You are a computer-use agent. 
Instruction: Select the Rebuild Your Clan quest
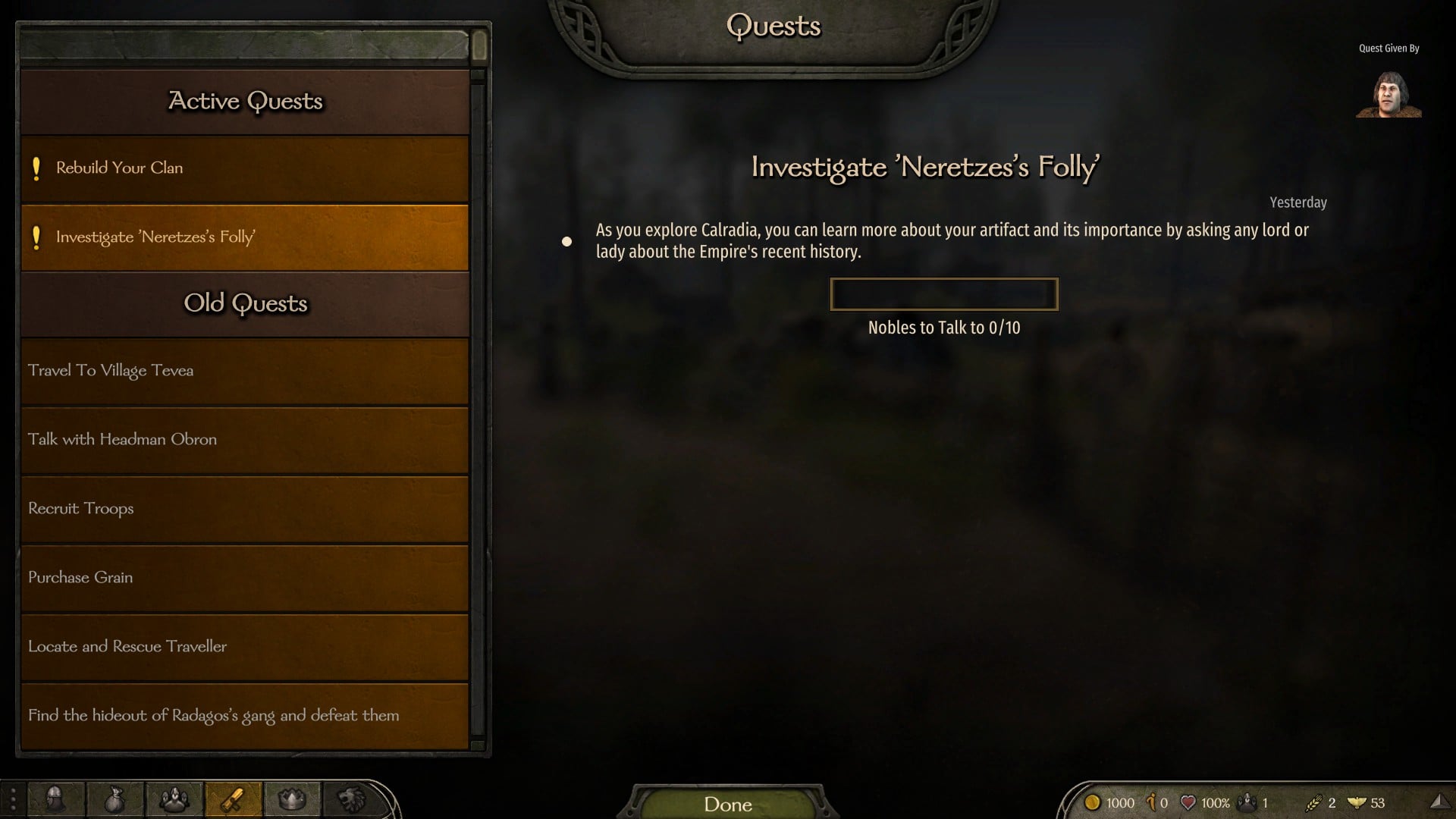244,168
